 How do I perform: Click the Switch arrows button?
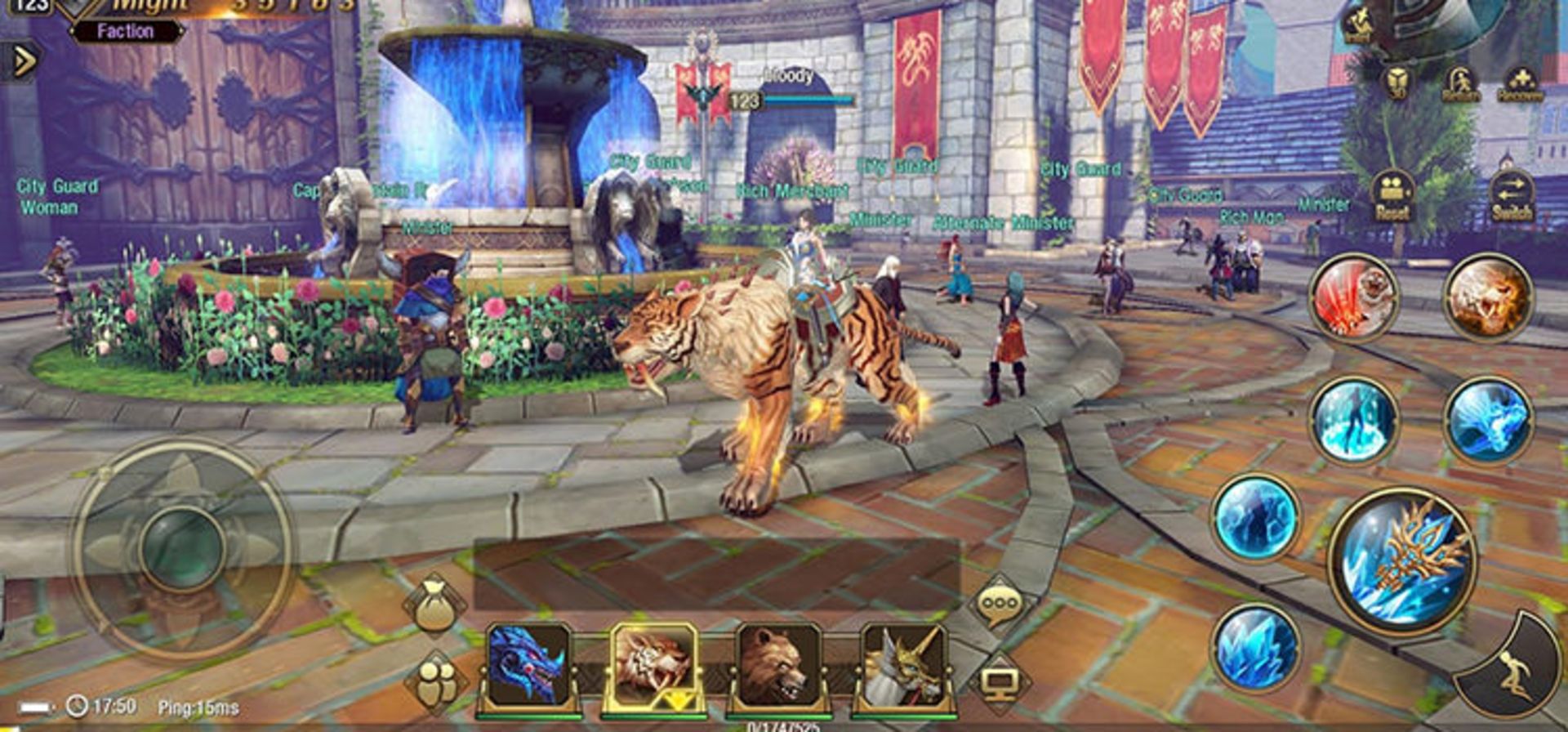1512,197
